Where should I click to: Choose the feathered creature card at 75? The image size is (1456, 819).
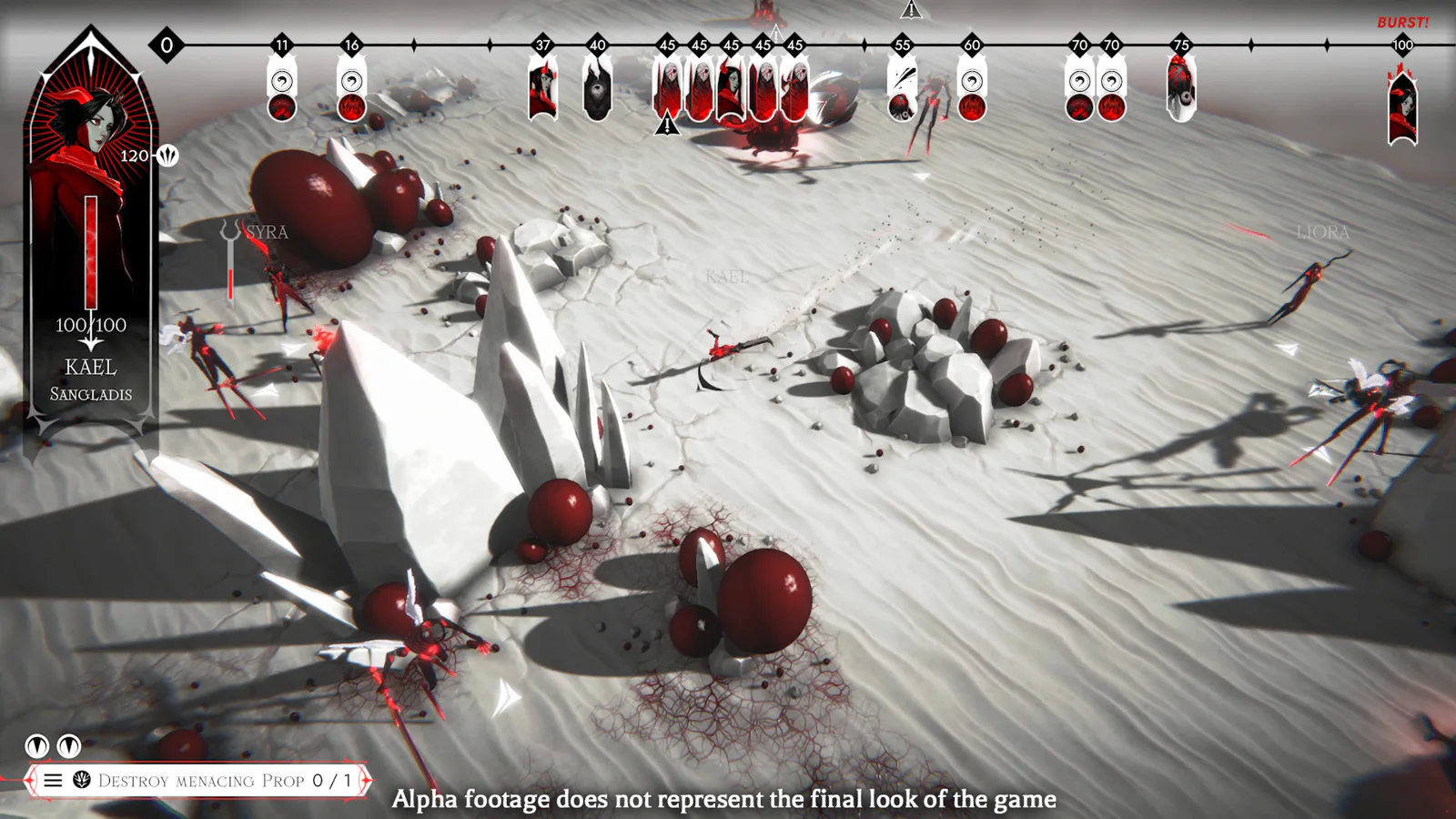point(1180,89)
